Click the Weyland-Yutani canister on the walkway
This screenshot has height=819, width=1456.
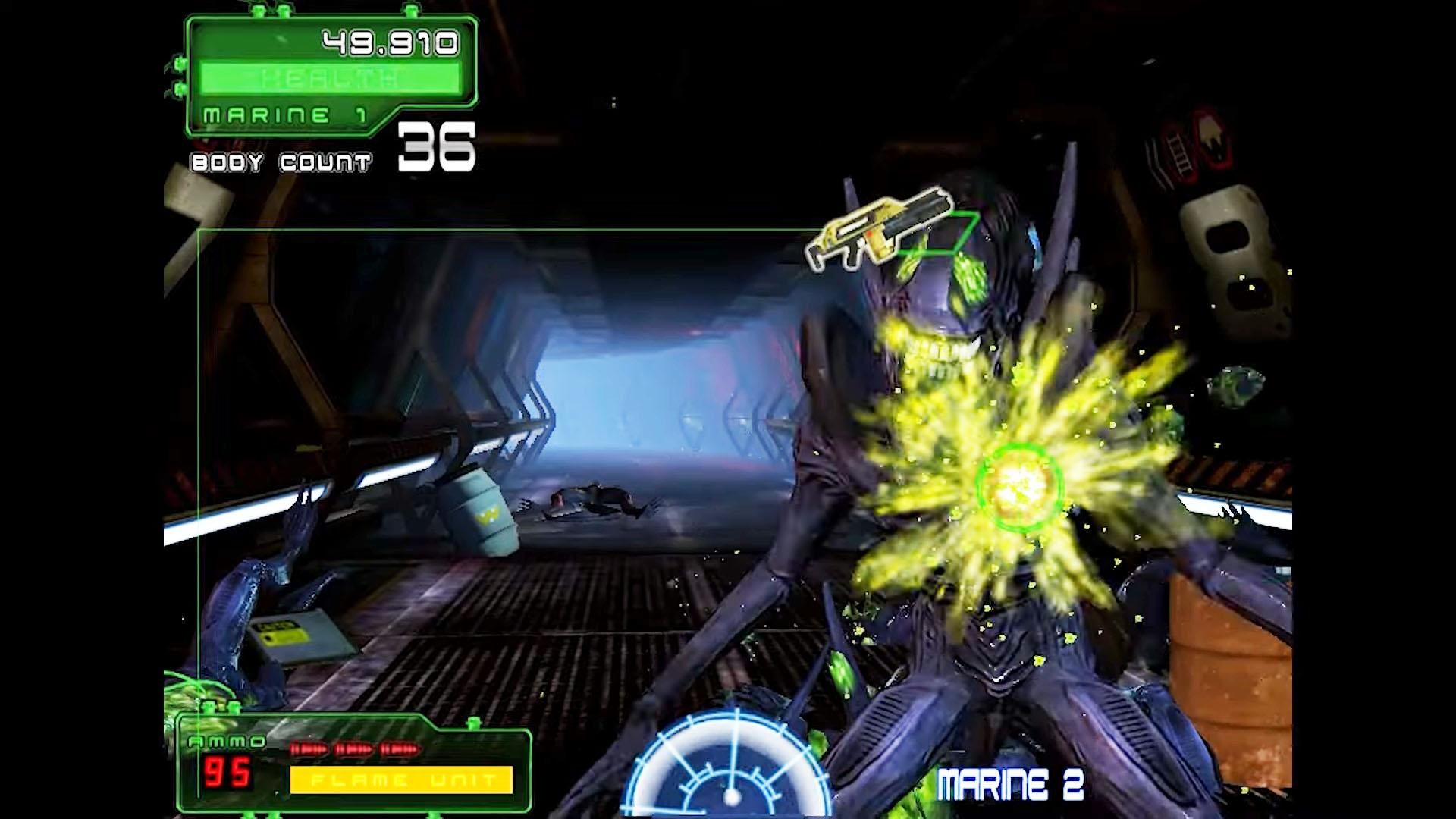(479, 510)
